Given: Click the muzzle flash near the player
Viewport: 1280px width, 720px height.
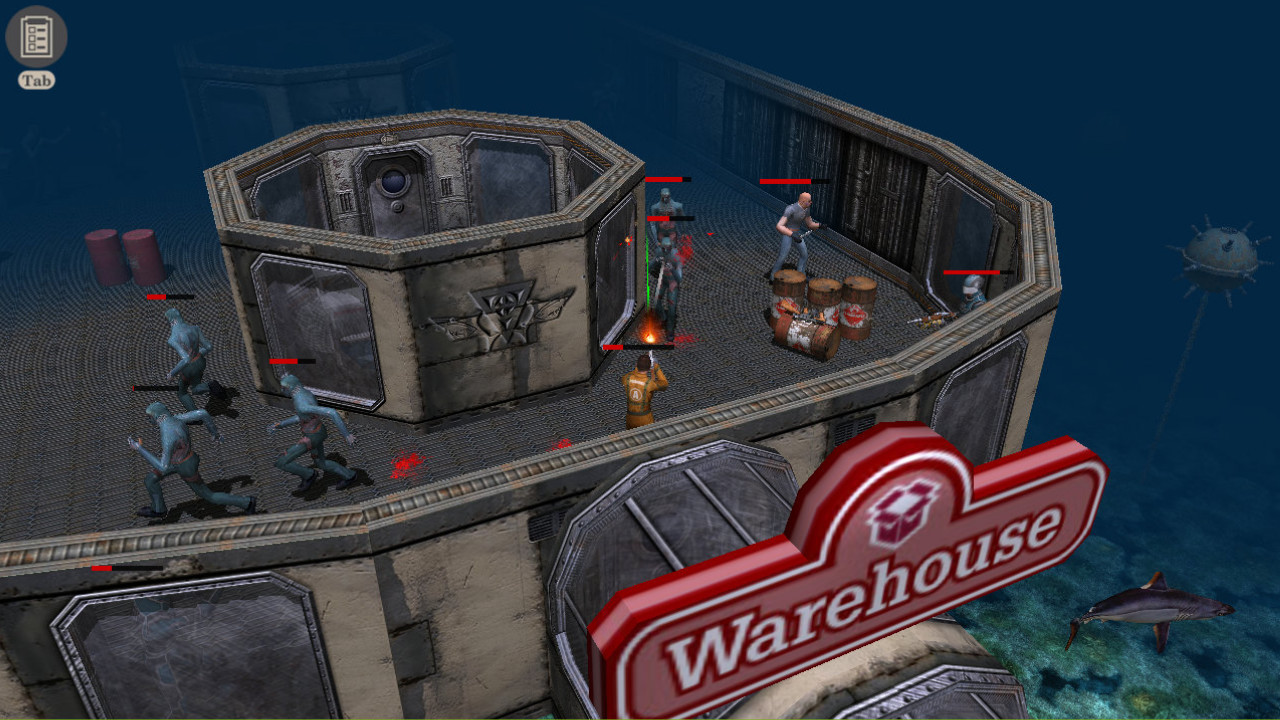Looking at the screenshot, I should point(650,335).
